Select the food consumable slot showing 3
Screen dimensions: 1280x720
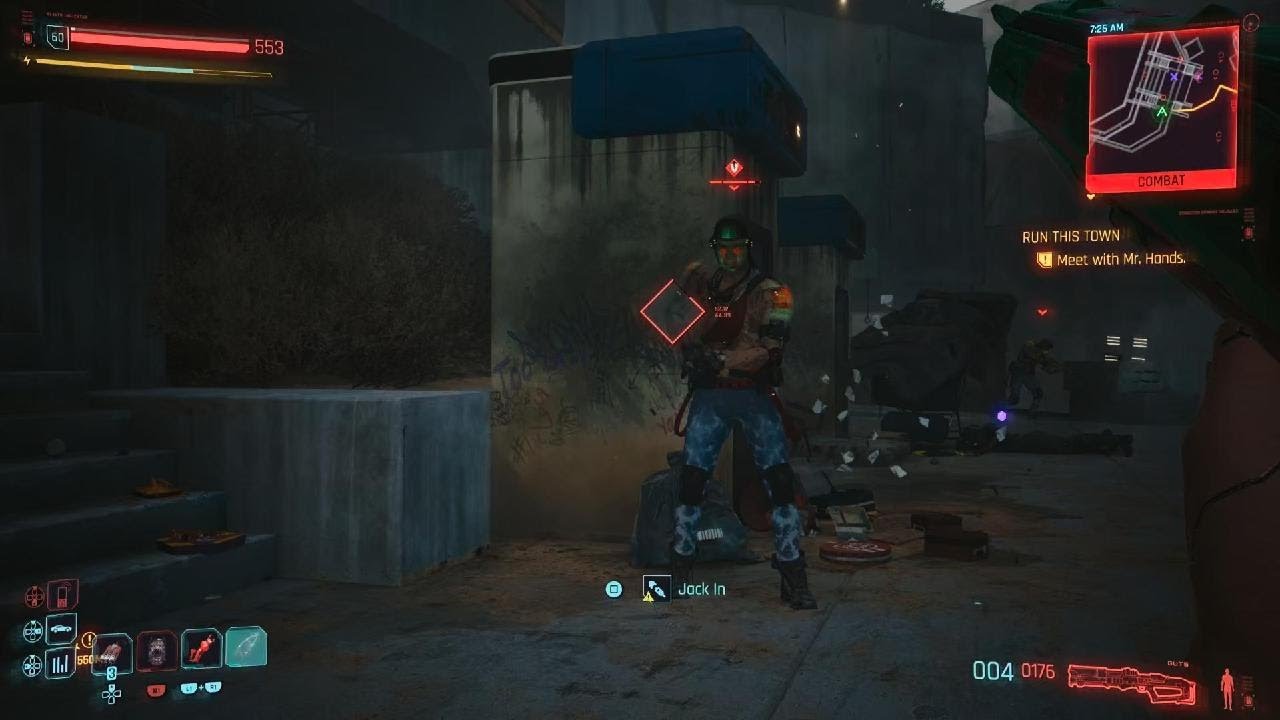pyautogui.click(x=112, y=652)
